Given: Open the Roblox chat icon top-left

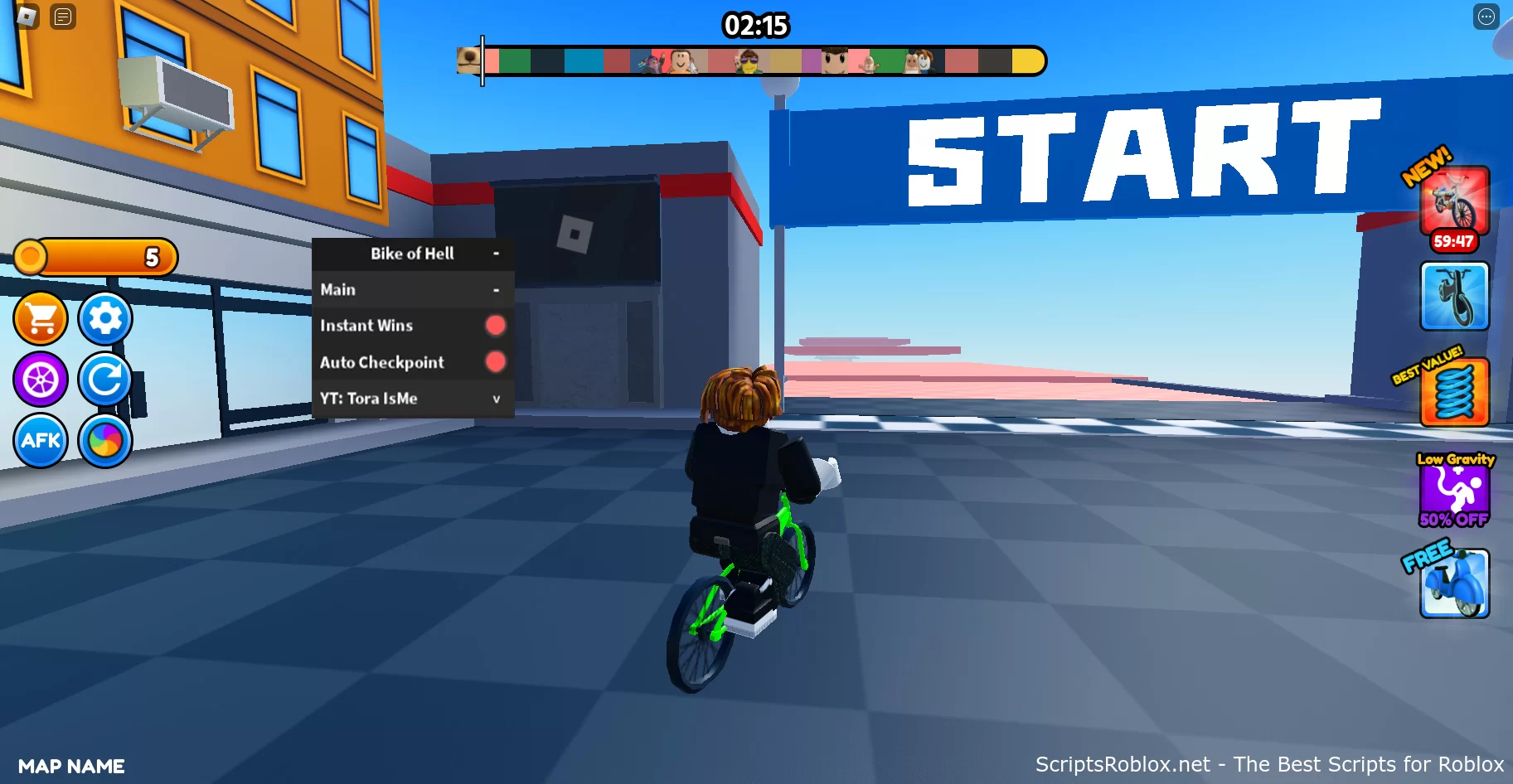Looking at the screenshot, I should click(x=62, y=17).
